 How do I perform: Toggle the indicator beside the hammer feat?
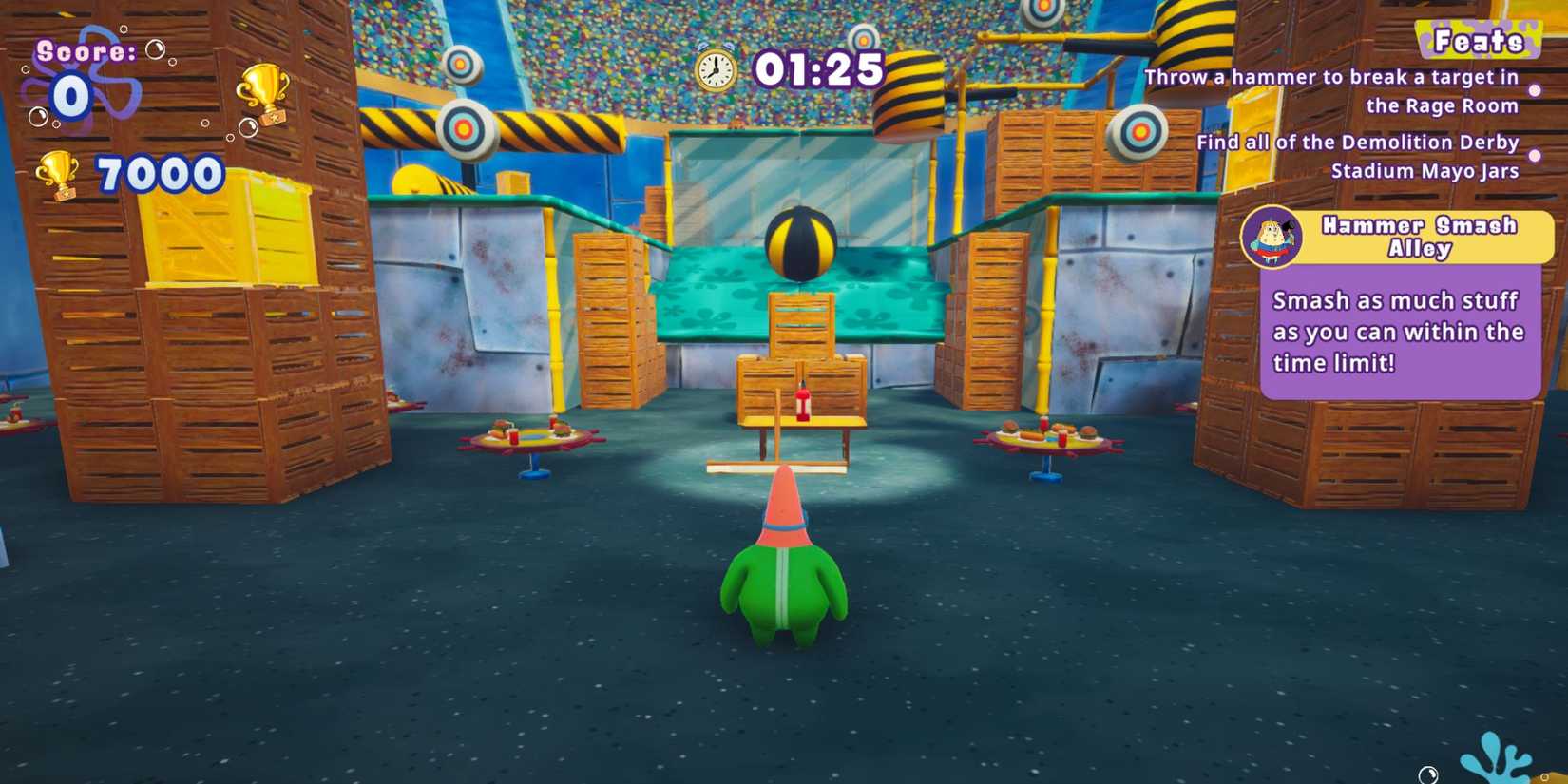coord(1533,91)
